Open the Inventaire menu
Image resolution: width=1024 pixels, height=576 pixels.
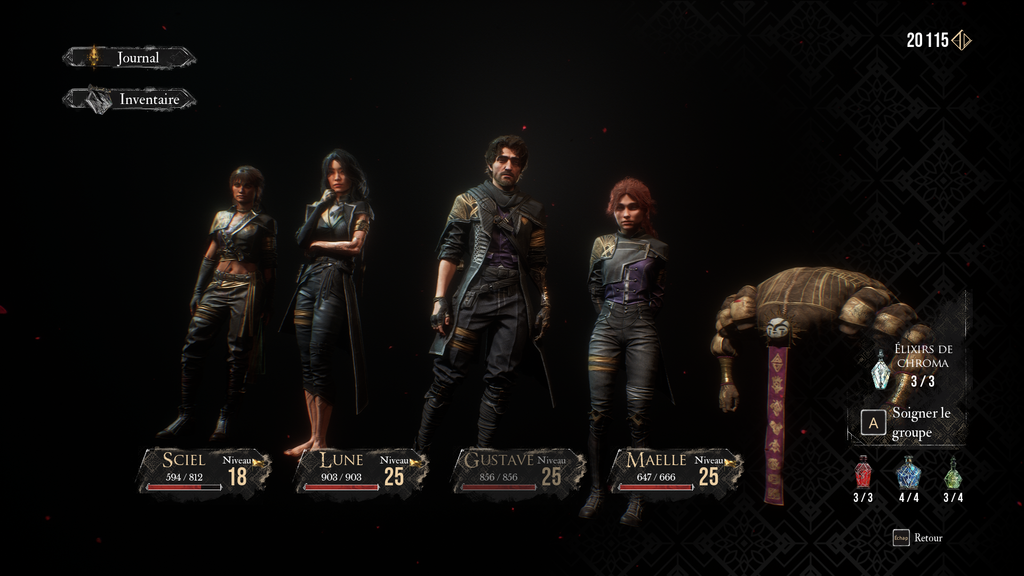tap(130, 100)
